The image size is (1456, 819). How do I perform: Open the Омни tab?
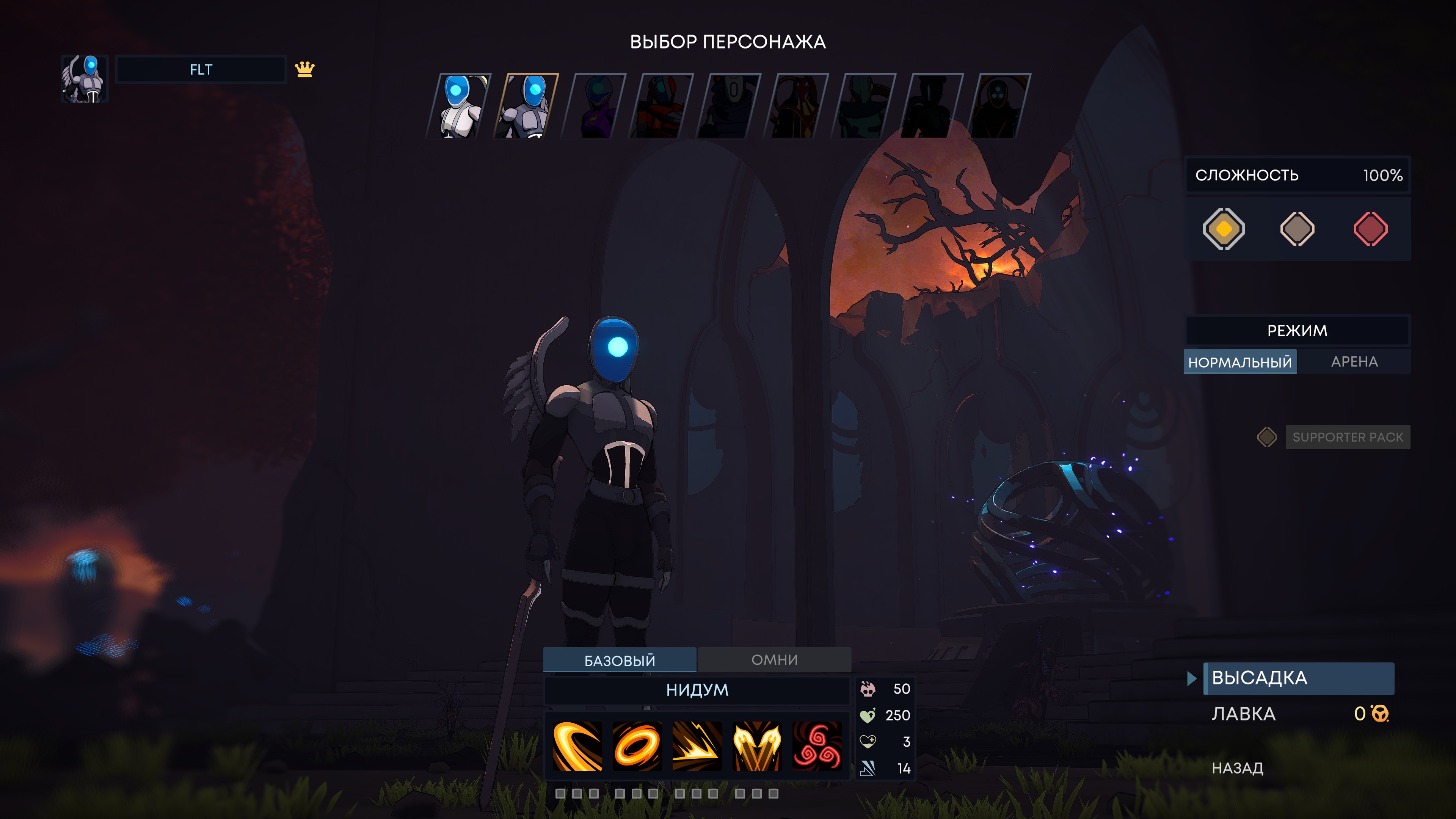pyautogui.click(x=774, y=660)
